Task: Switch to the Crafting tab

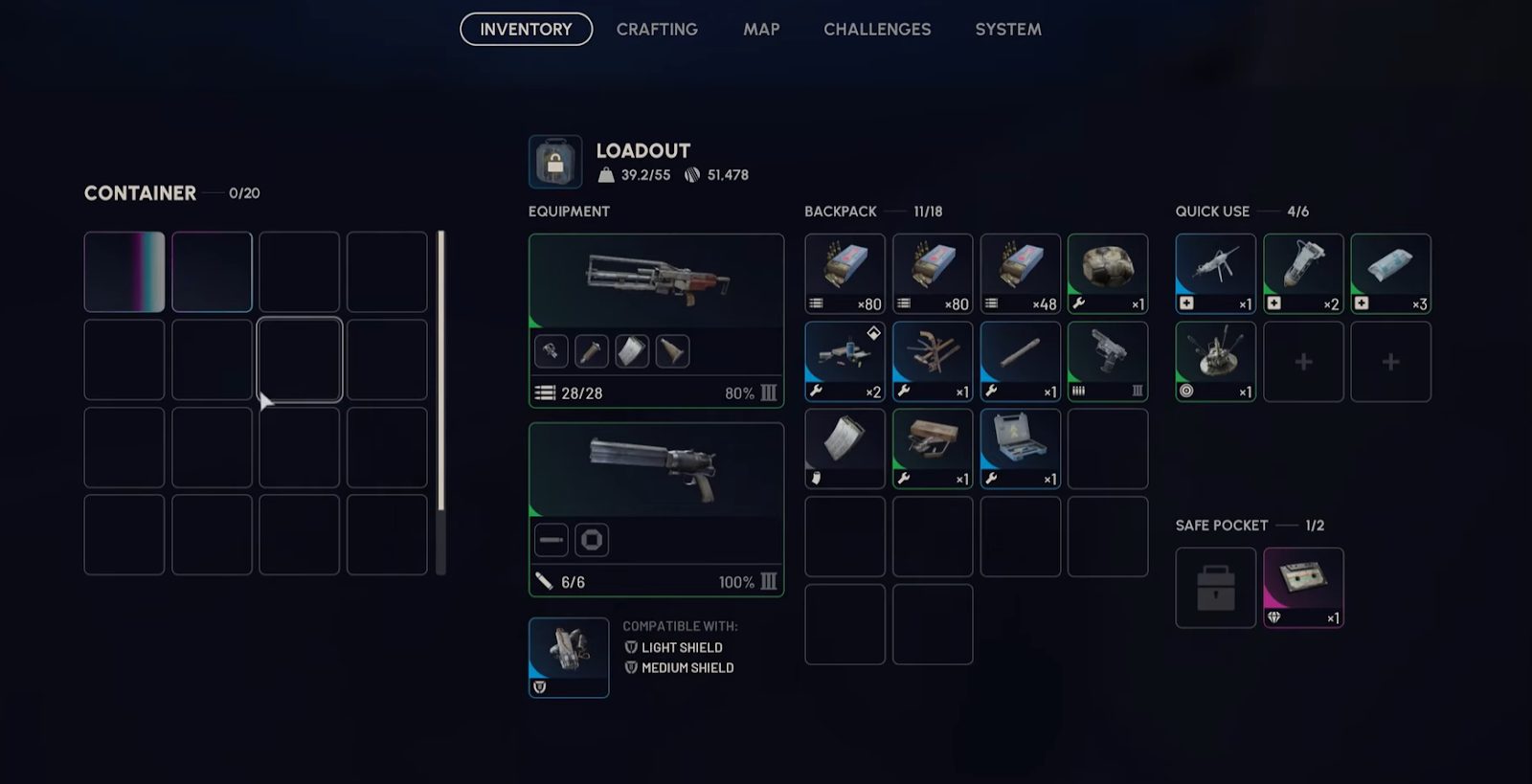Action: coord(657,30)
